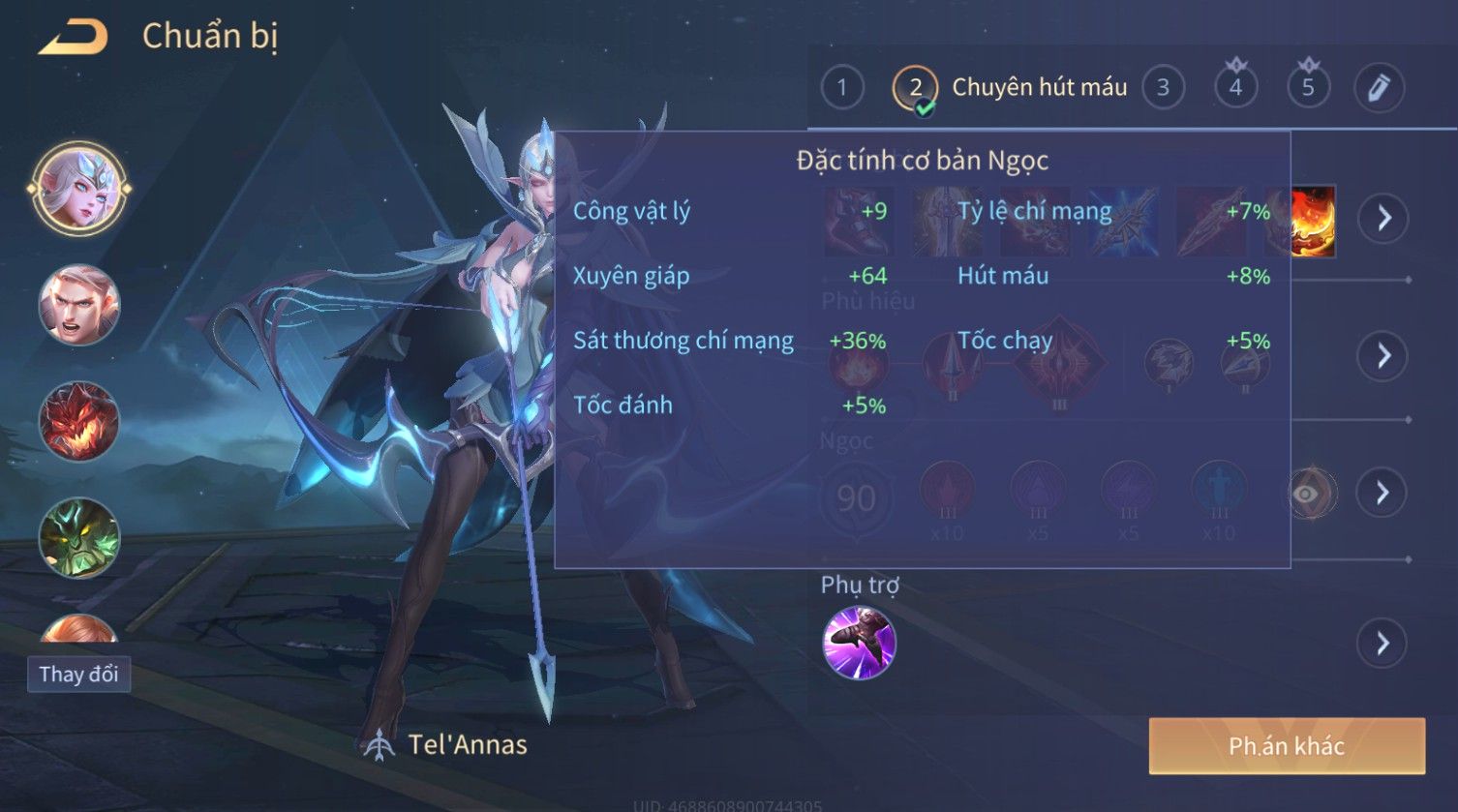Edit preset name with pencil icon

pos(1379,88)
